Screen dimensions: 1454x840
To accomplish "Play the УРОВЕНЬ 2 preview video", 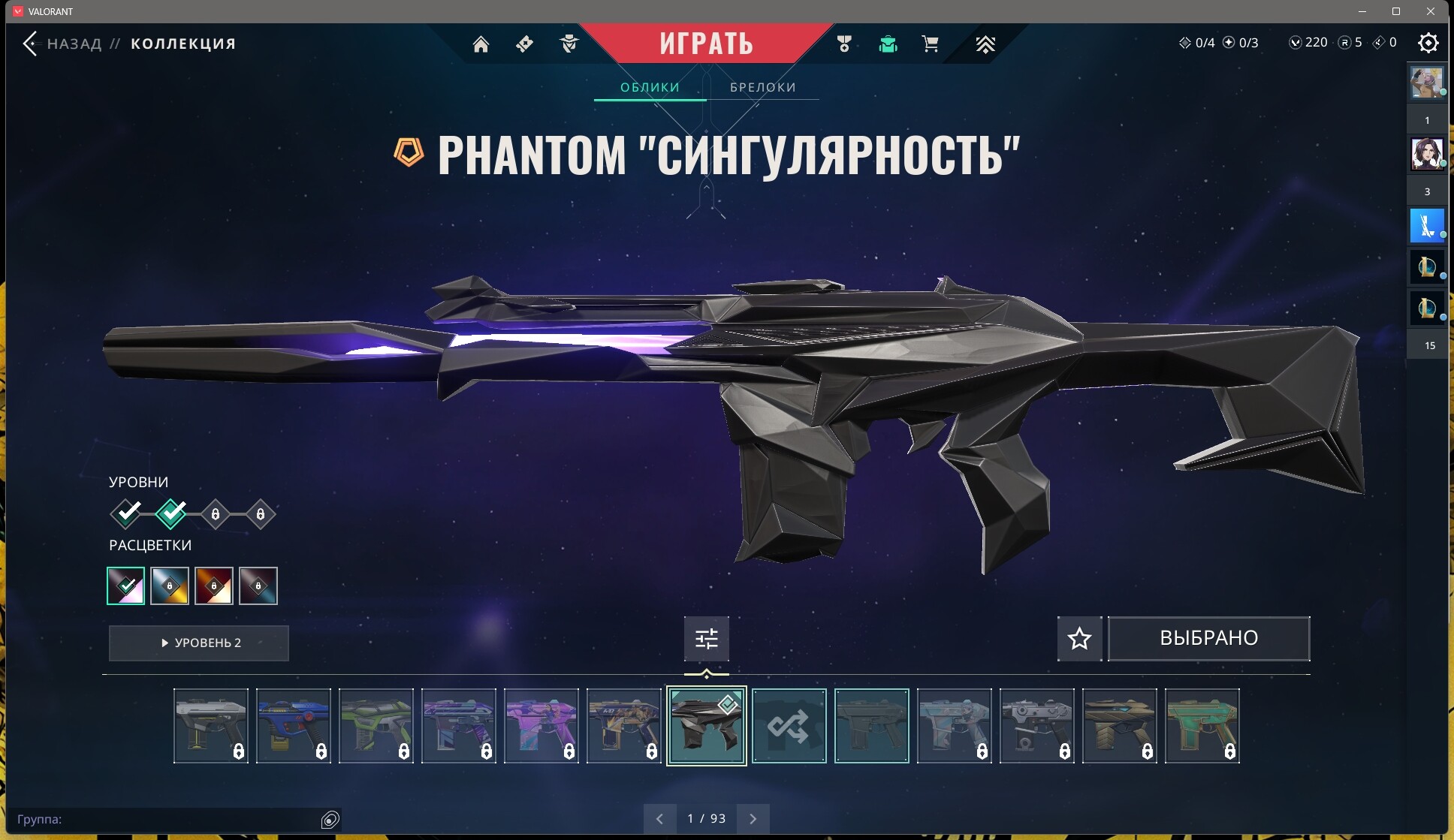I will (x=199, y=643).
